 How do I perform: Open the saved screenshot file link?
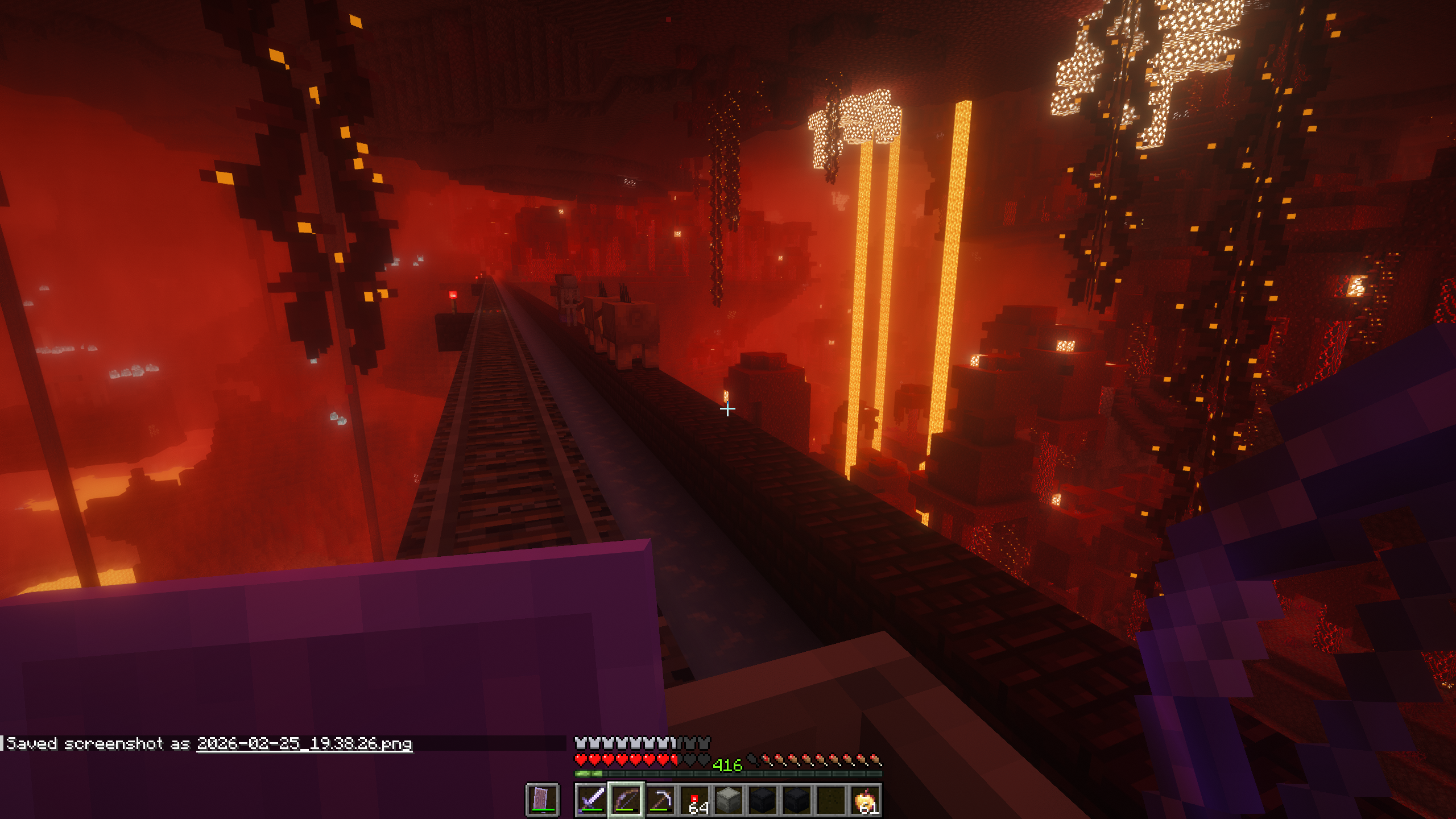coord(304,744)
